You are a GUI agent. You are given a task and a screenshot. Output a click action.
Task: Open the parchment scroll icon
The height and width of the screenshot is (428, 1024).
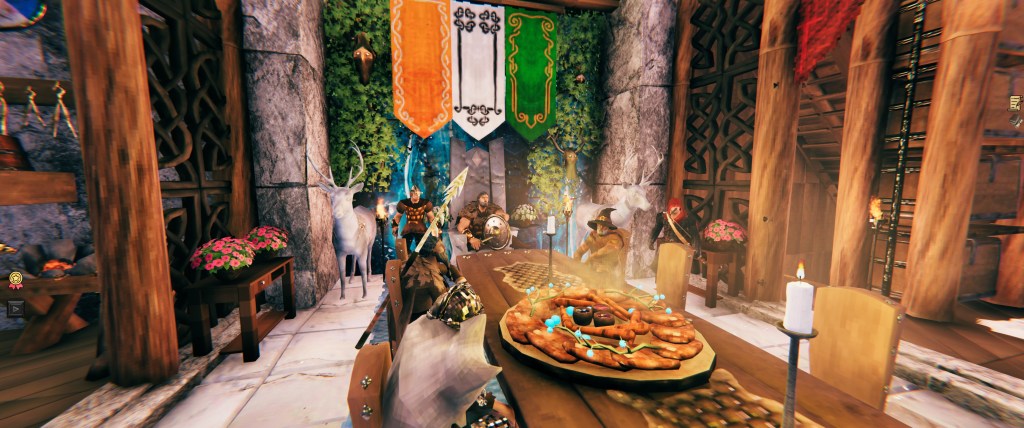(1016, 103)
